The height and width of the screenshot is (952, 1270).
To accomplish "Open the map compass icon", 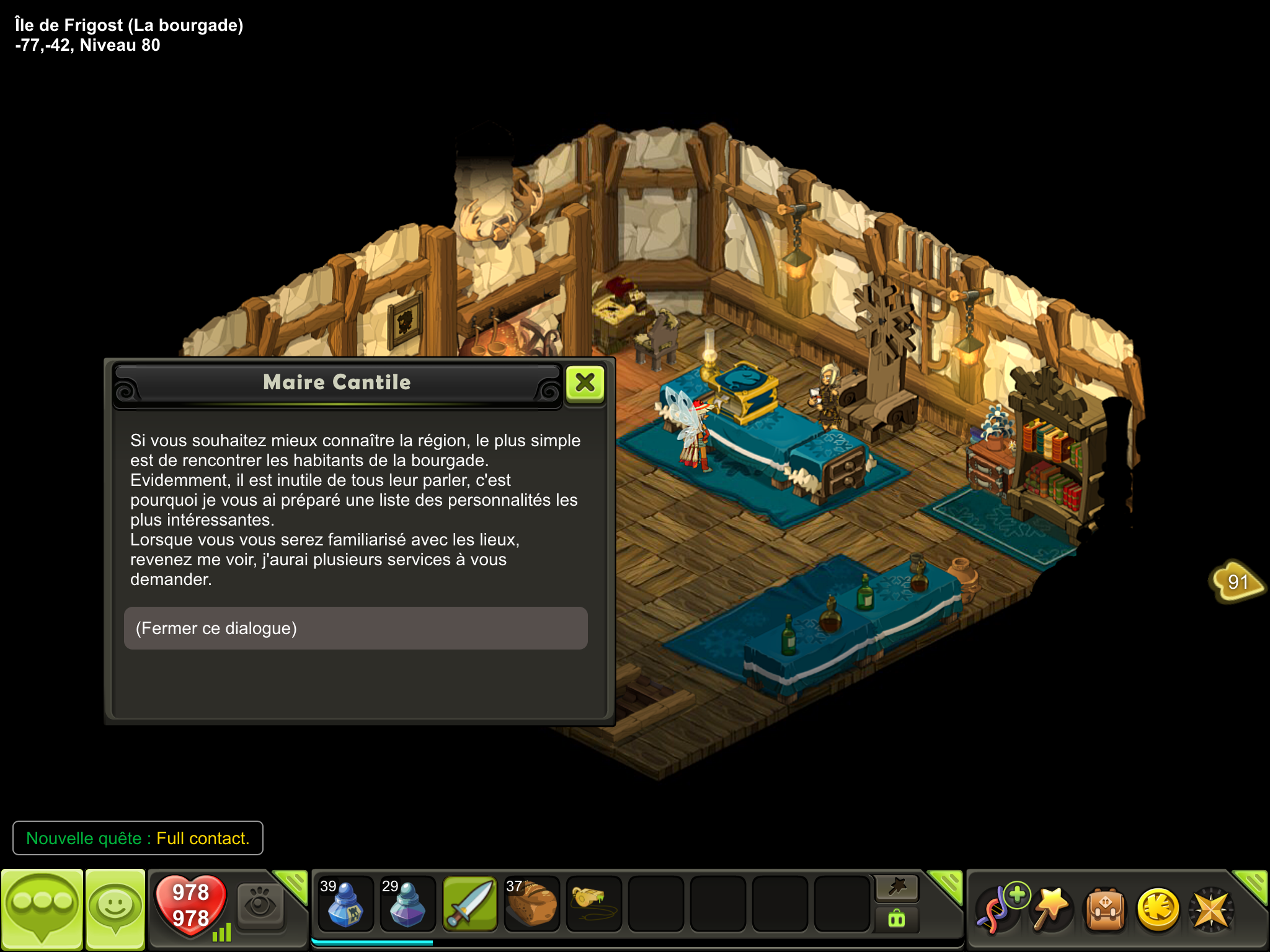I will point(1210,910).
